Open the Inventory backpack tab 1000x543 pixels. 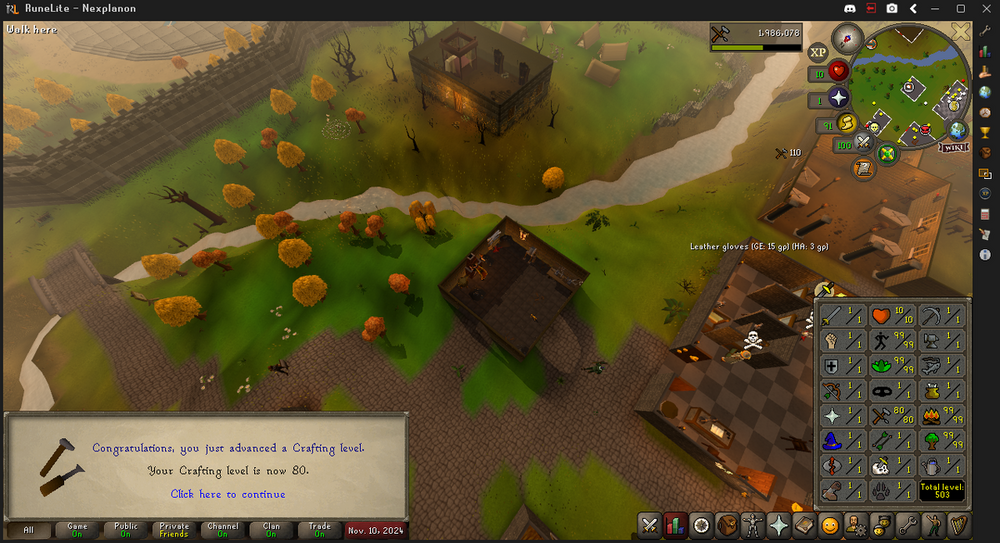[726, 524]
